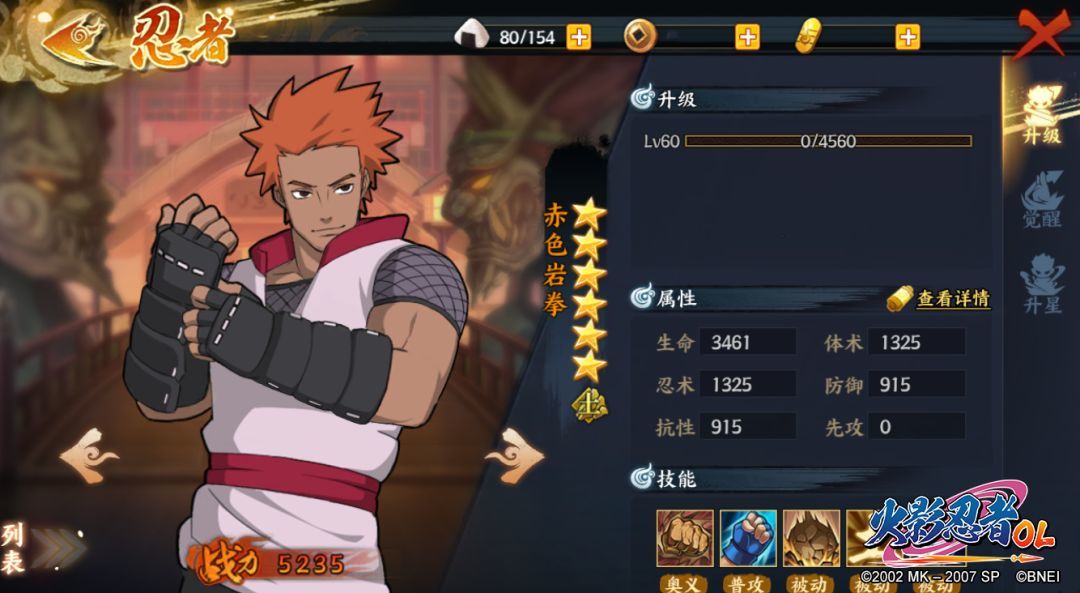Add more rice ball stamina with plus button

pyautogui.click(x=579, y=37)
